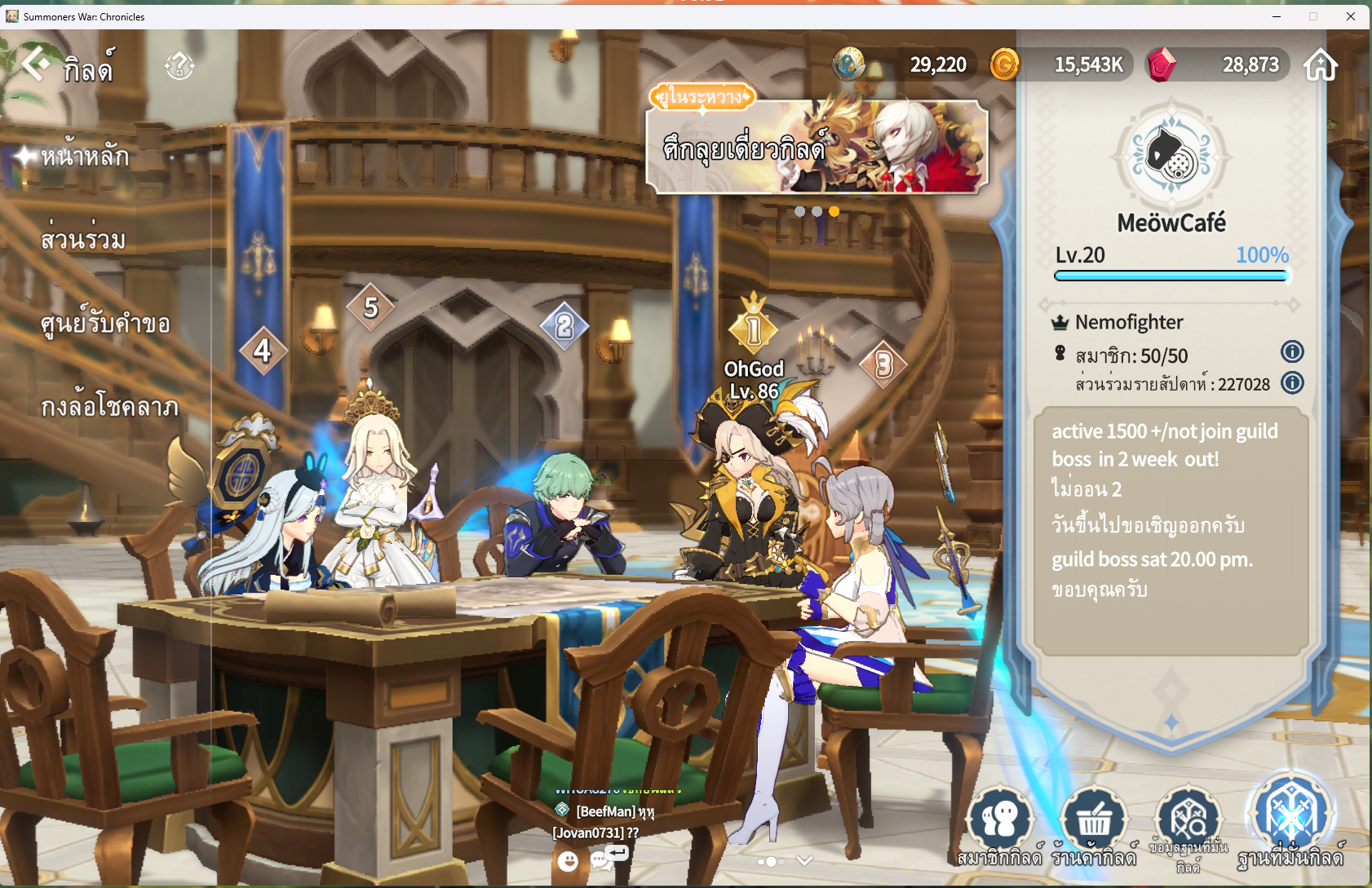Screen dimensions: 1372x888
Task: Select the หน้าหลัก main tab
Action: pyautogui.click(x=85, y=155)
